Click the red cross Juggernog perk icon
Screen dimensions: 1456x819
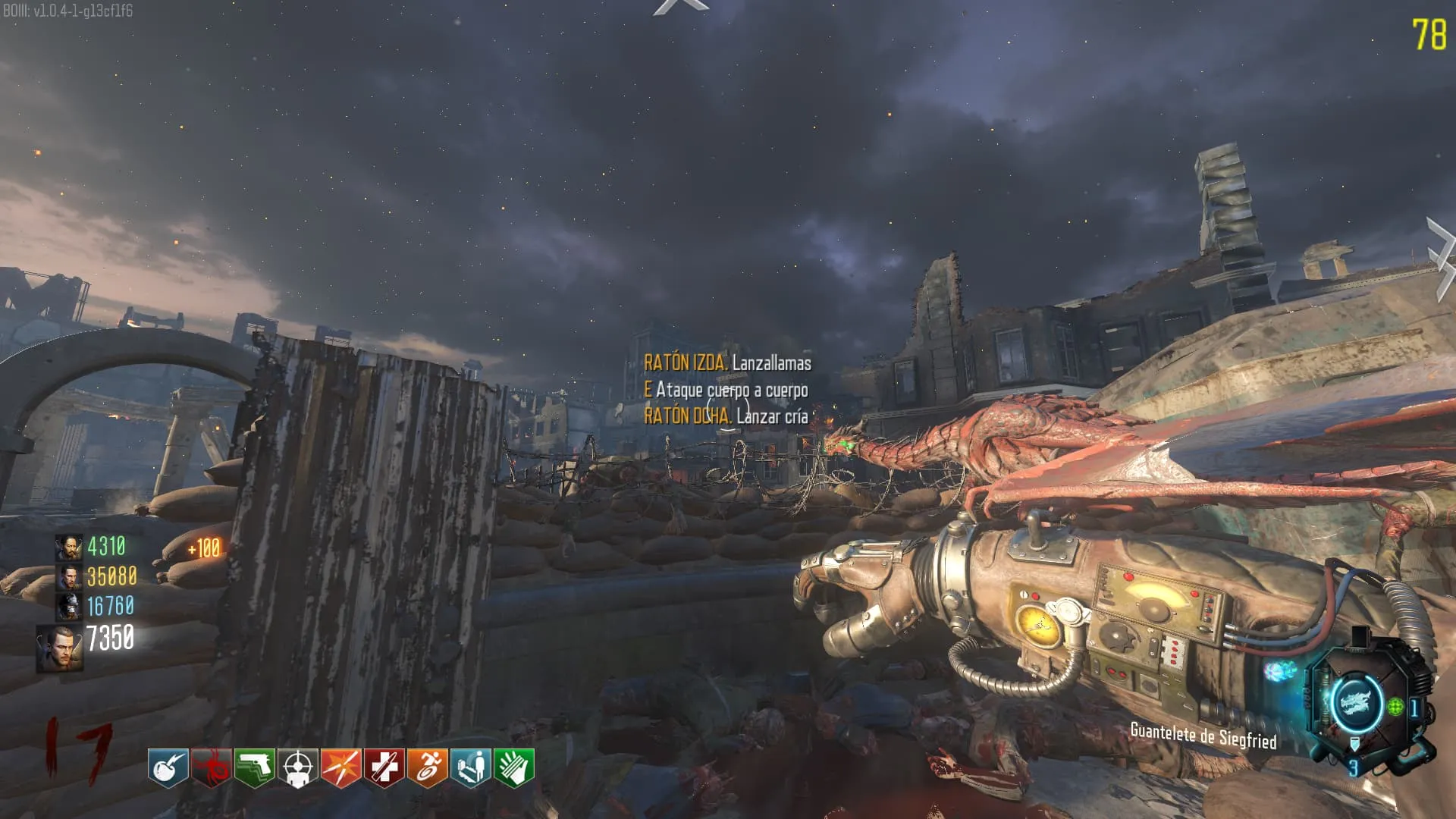click(x=384, y=767)
